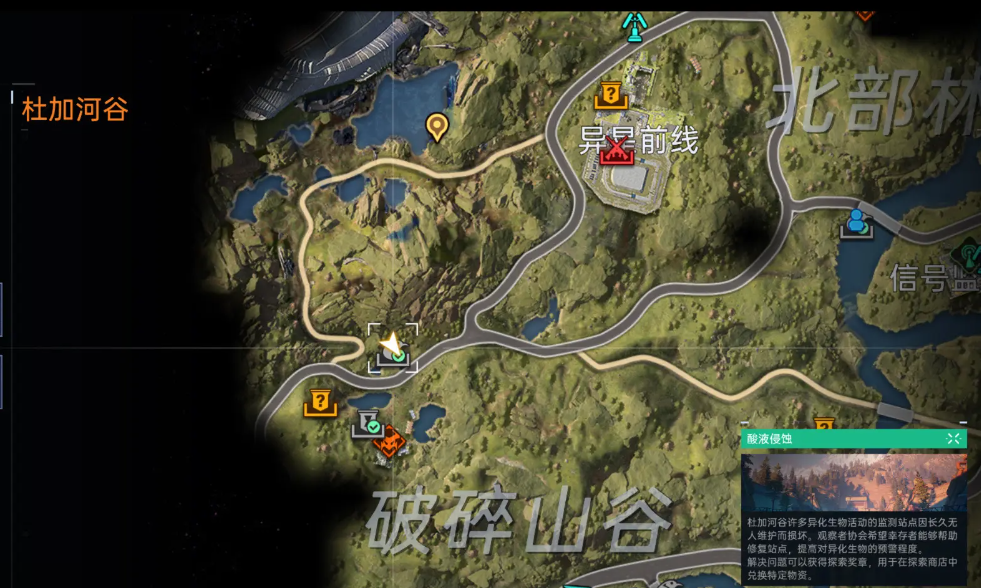Select the teal signal tower map marker
The width and height of the screenshot is (981, 588).
click(x=633, y=24)
